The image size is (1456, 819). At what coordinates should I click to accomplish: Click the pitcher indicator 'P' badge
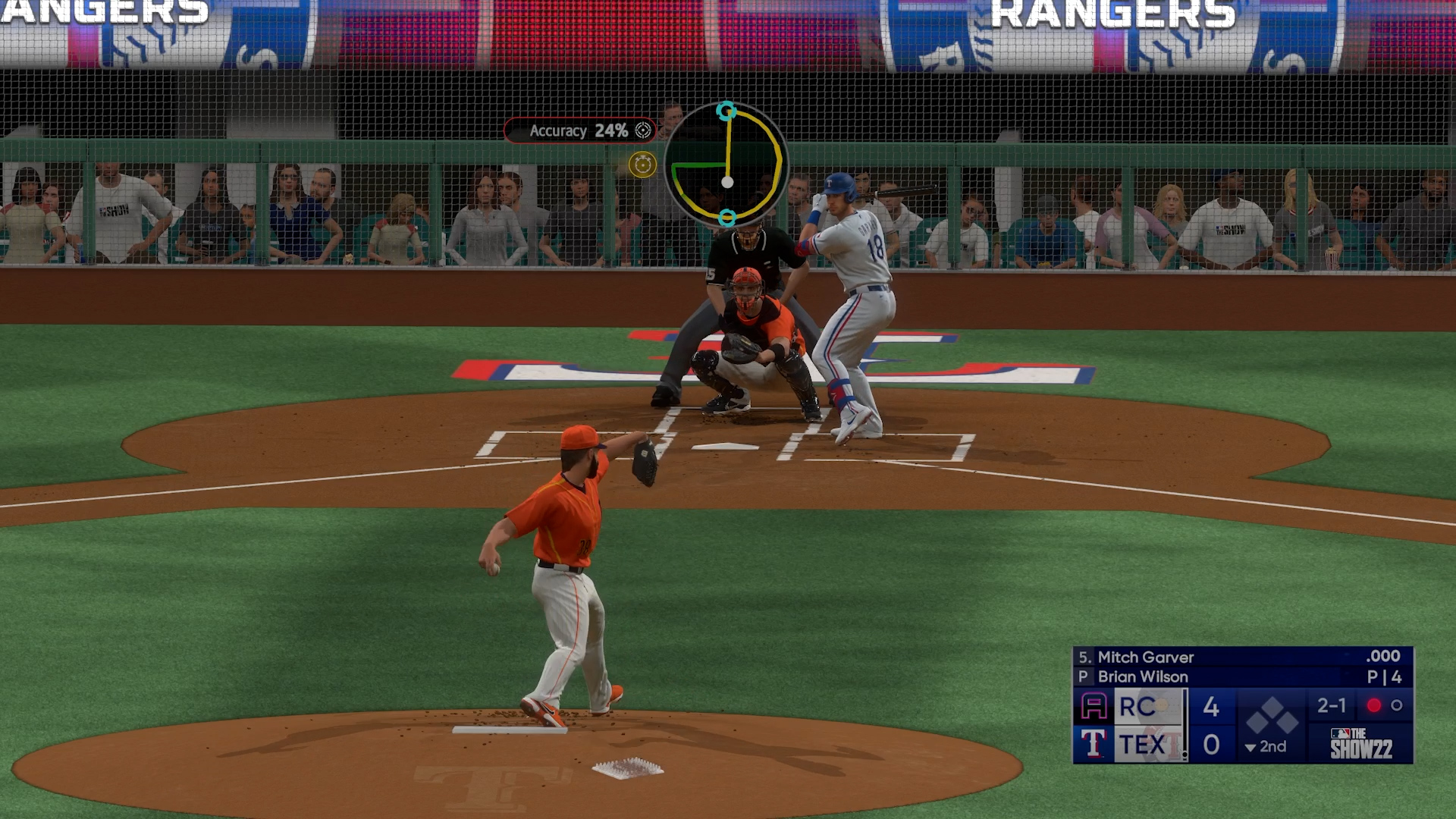[x=1083, y=676]
